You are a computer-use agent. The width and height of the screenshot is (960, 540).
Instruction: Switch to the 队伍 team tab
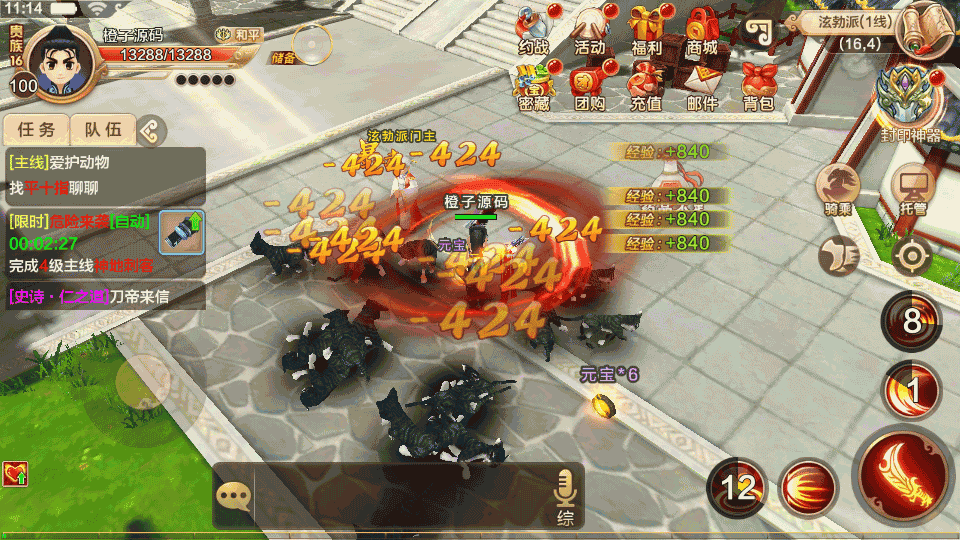103,129
